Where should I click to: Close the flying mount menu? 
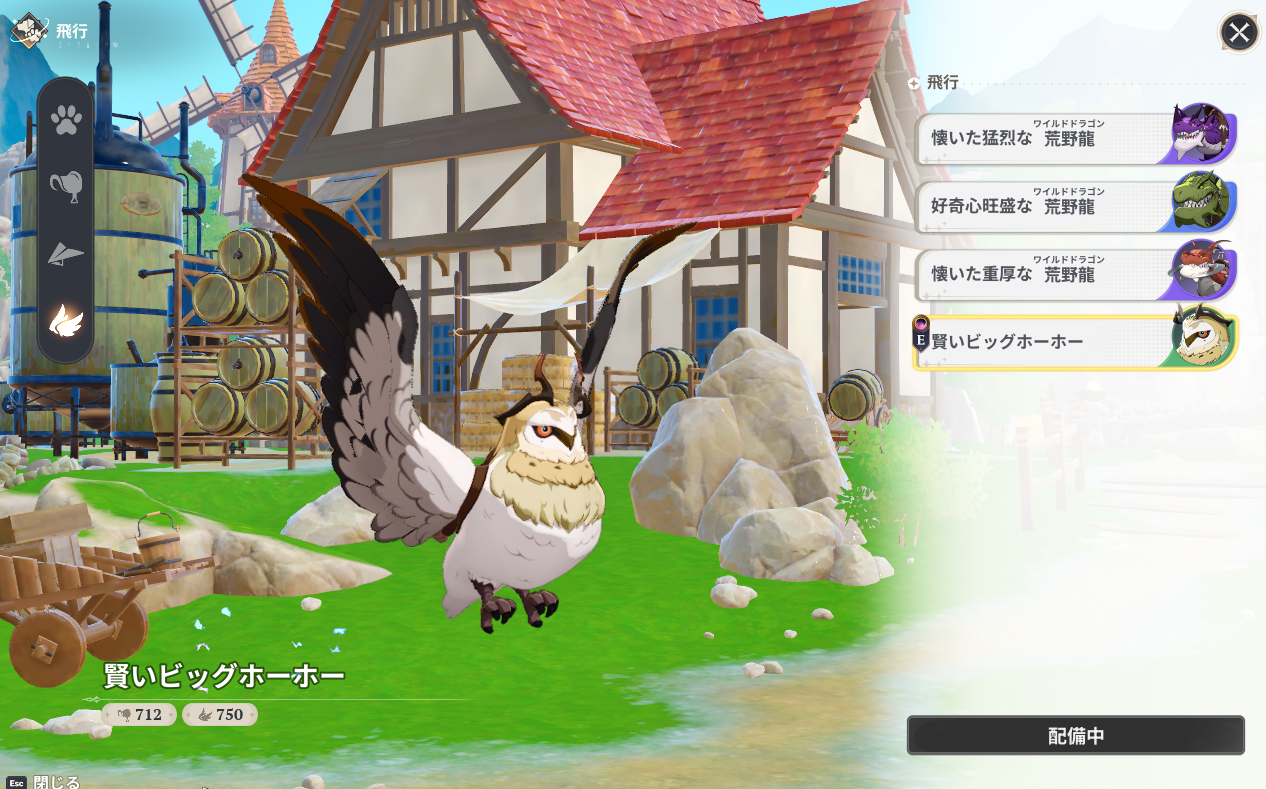coord(1239,33)
